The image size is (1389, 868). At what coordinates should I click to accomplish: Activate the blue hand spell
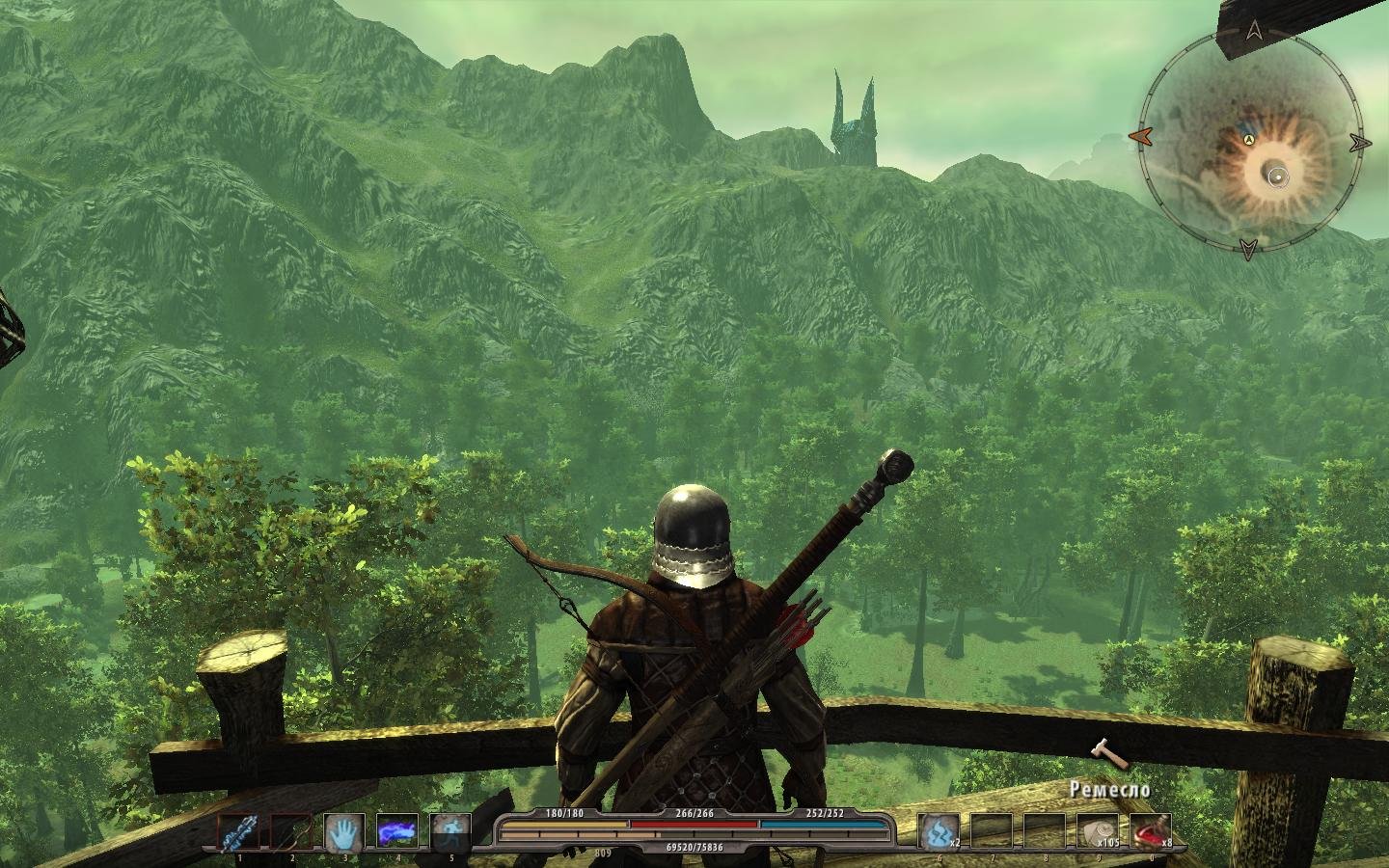point(342,832)
